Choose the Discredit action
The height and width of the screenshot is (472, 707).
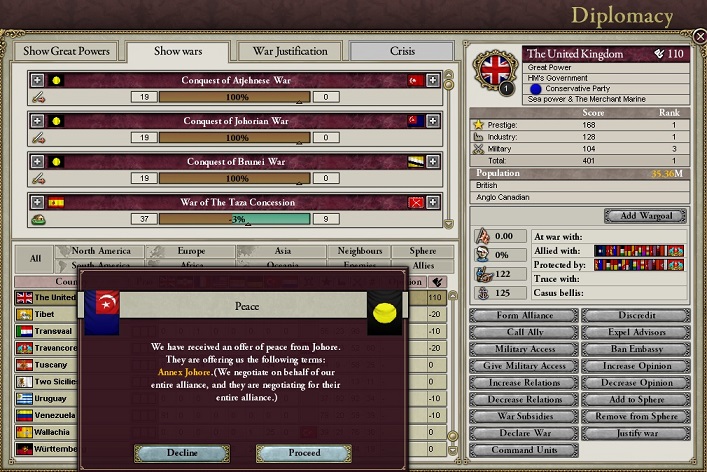pyautogui.click(x=636, y=316)
